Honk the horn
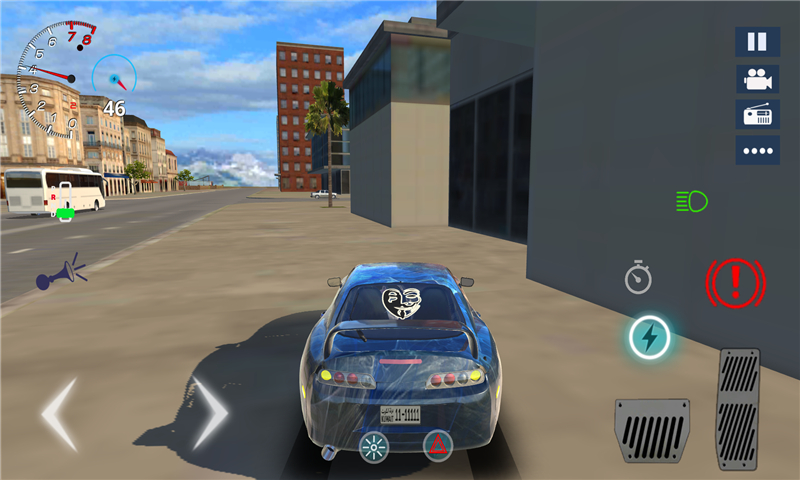Screen dimensions: 800x480 (60, 273)
